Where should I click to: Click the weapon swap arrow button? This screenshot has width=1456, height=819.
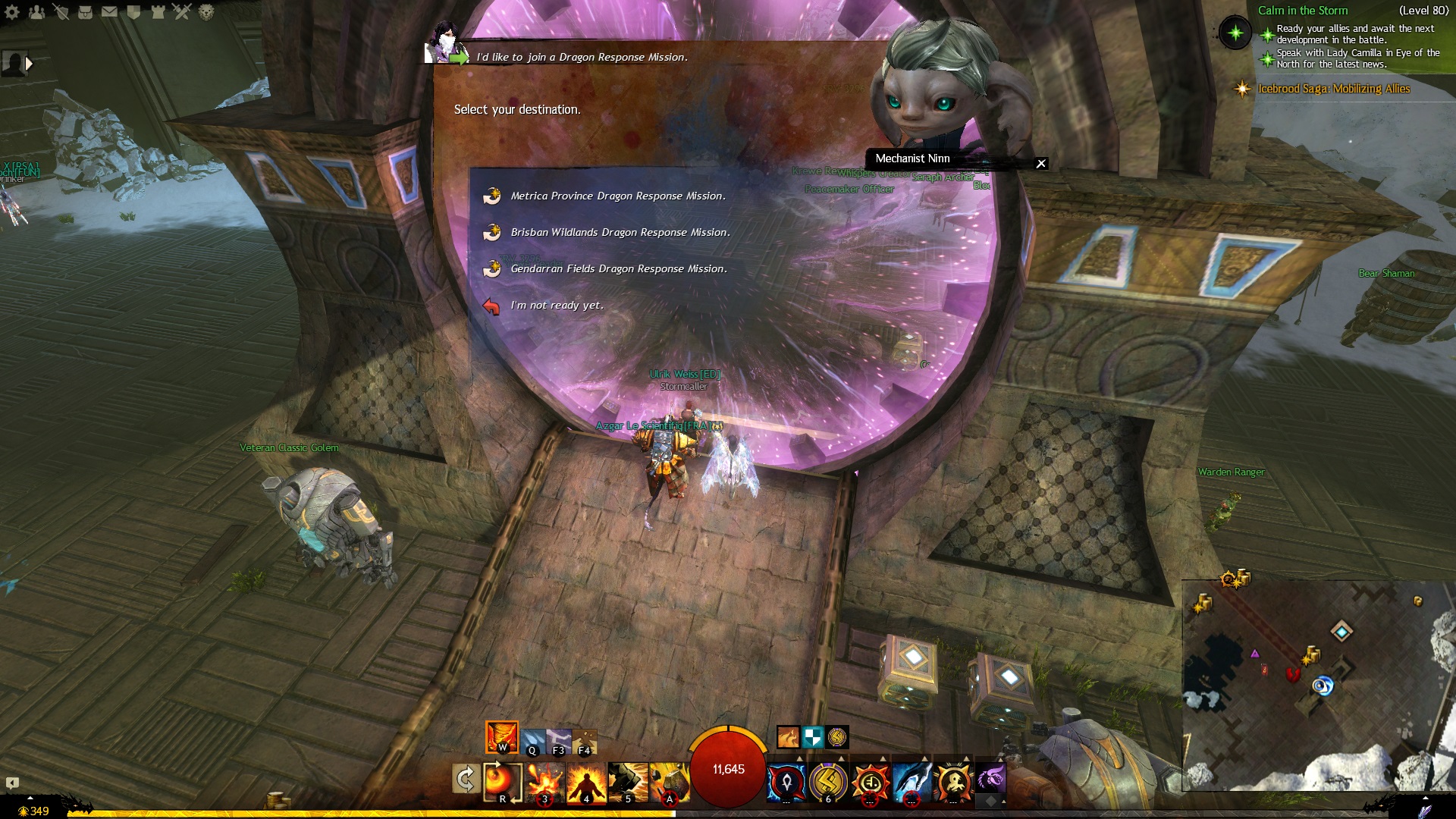coord(465,780)
